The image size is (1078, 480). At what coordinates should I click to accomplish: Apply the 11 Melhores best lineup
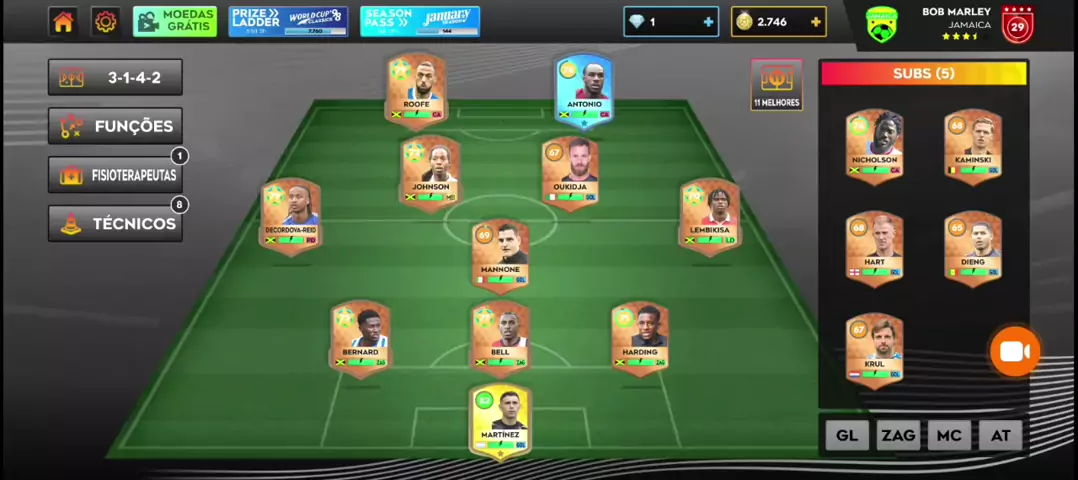click(x=776, y=84)
